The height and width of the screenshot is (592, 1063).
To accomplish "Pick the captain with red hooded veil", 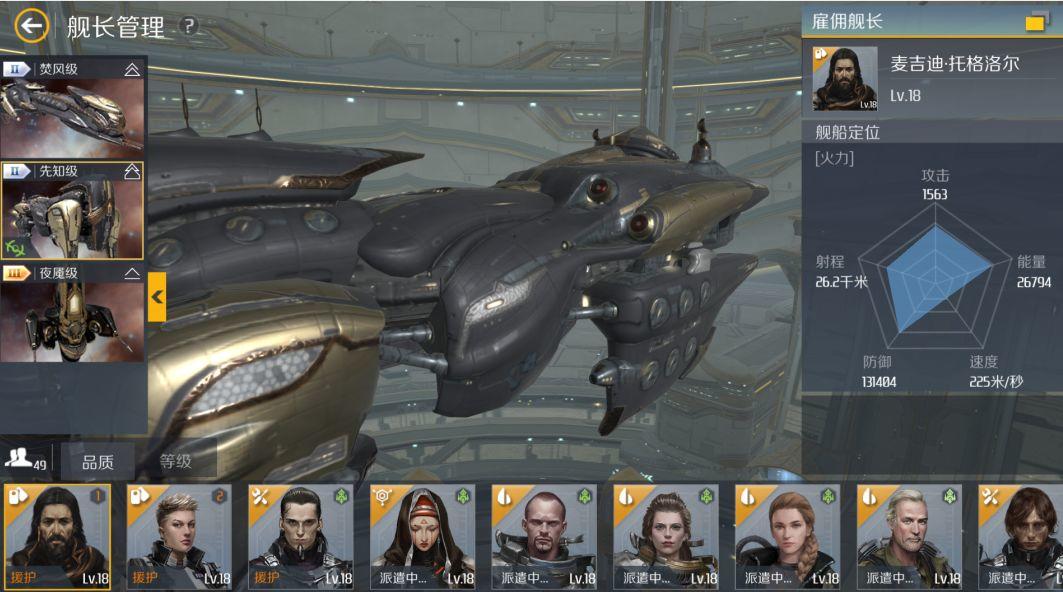I will tap(423, 537).
